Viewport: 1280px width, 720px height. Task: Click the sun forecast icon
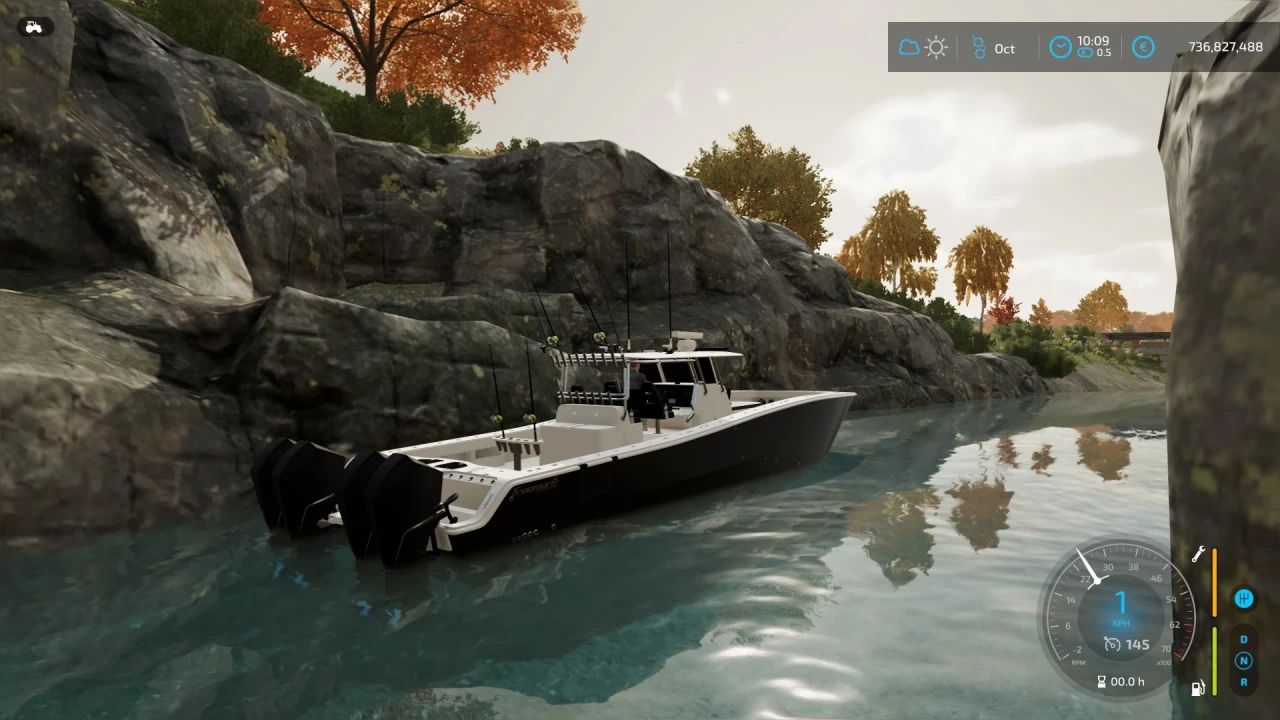[936, 47]
